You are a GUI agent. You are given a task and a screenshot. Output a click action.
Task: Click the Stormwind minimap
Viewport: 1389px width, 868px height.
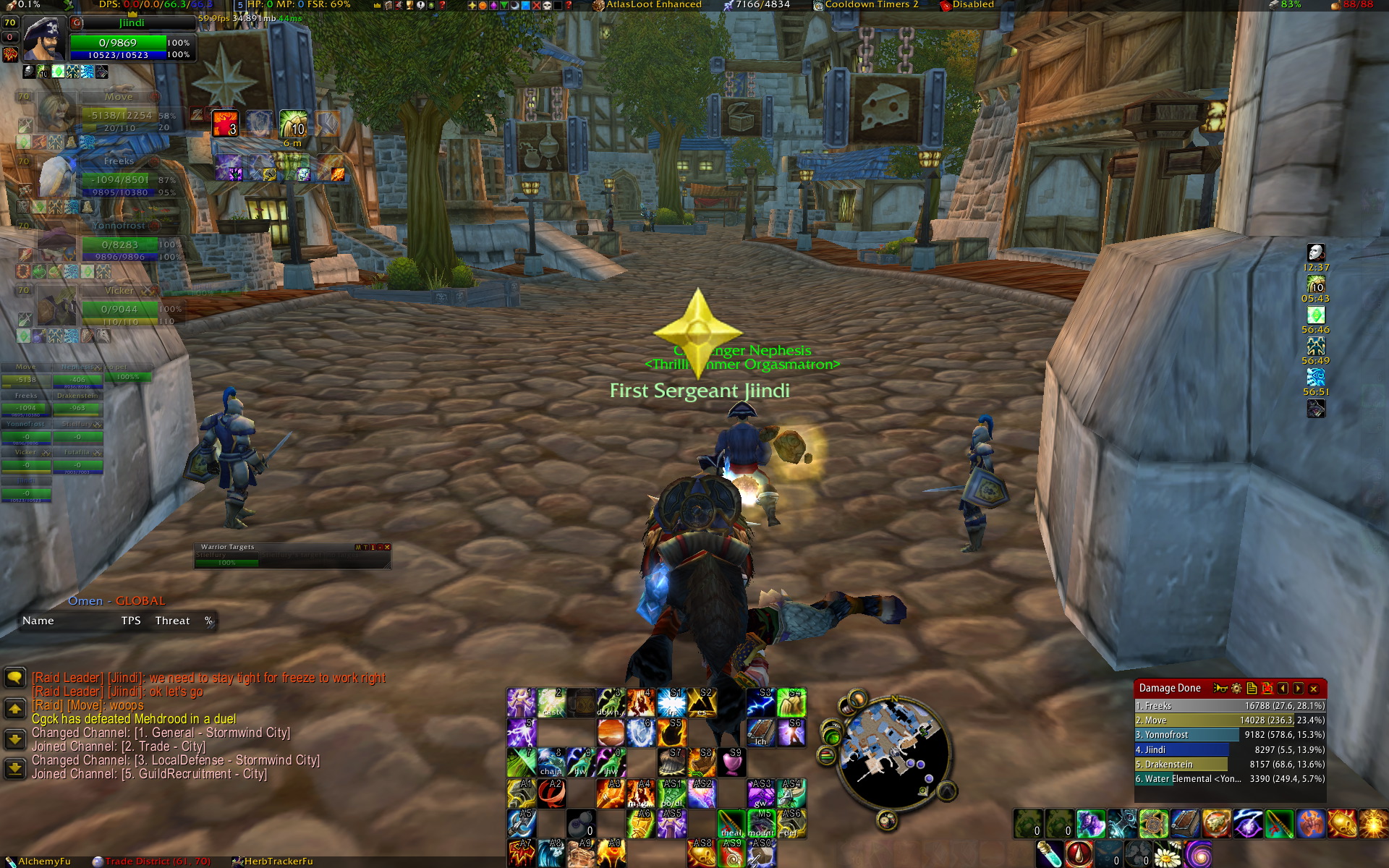[x=893, y=752]
